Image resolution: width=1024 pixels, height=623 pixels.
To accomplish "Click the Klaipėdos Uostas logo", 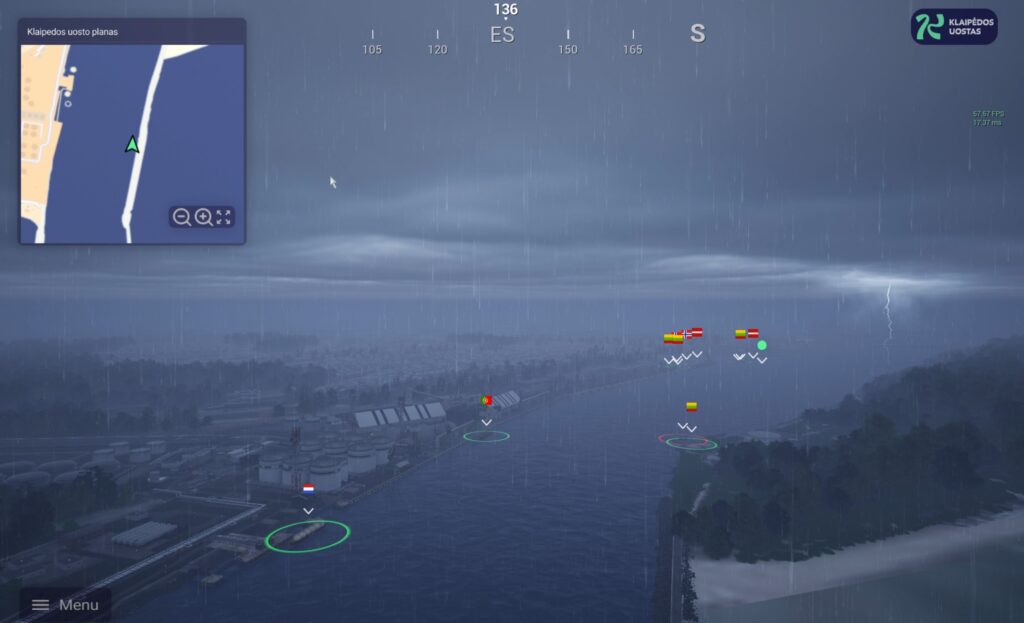I will [x=953, y=27].
